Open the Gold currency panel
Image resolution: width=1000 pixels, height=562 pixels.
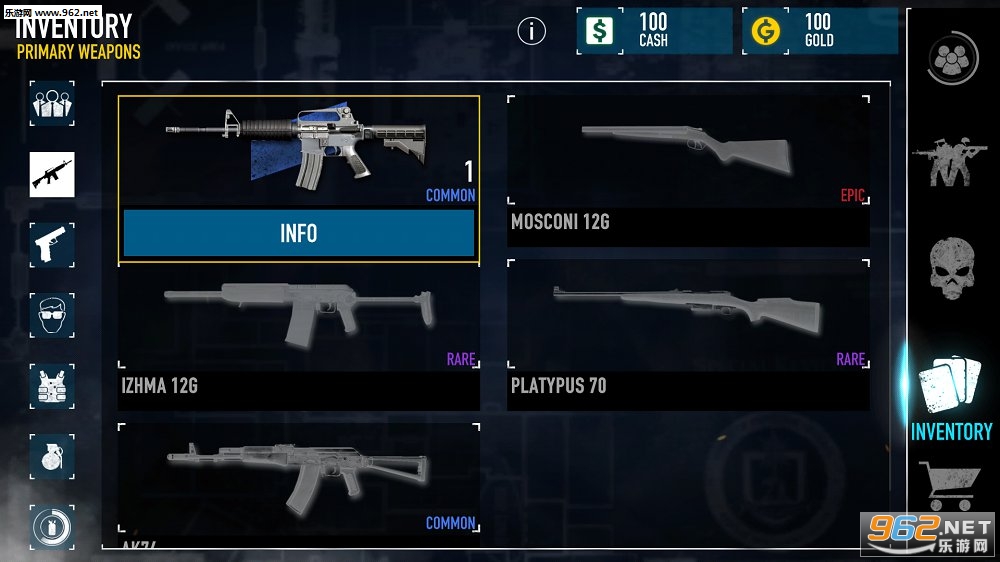coord(820,31)
